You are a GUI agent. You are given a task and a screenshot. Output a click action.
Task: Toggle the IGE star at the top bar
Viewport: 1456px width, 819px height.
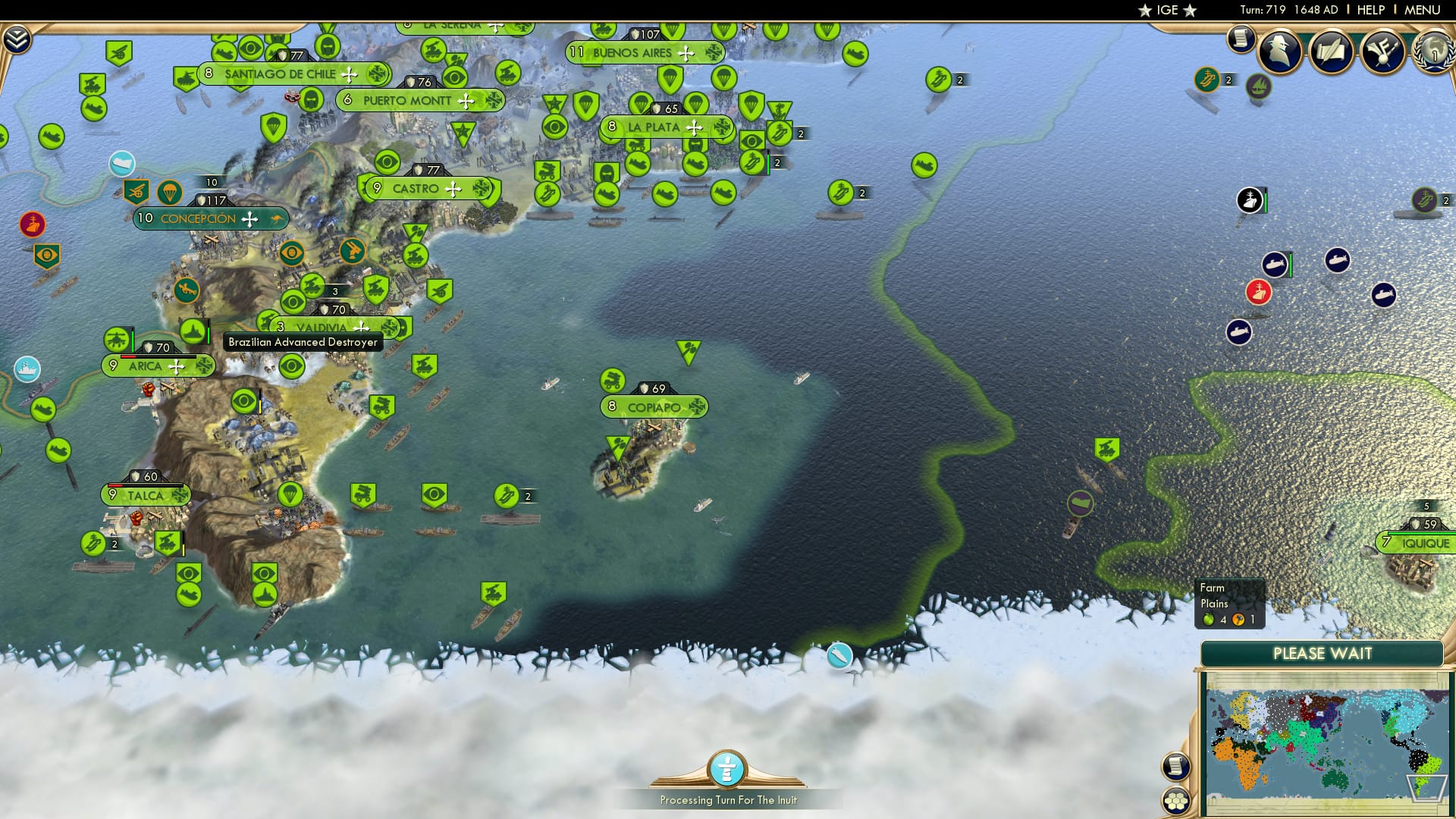click(1143, 11)
